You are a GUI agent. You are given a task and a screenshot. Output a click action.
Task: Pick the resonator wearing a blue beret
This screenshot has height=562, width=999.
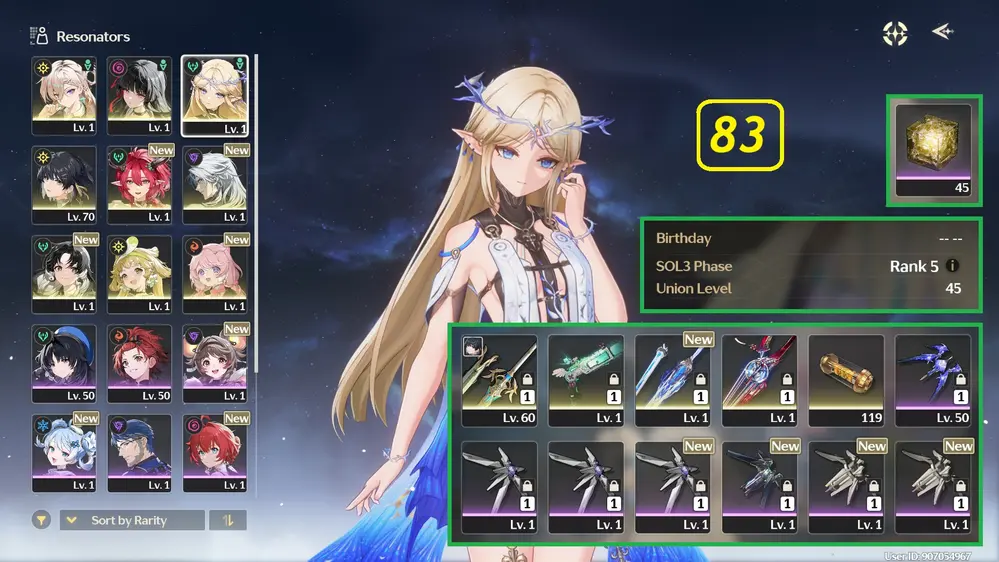(64, 363)
